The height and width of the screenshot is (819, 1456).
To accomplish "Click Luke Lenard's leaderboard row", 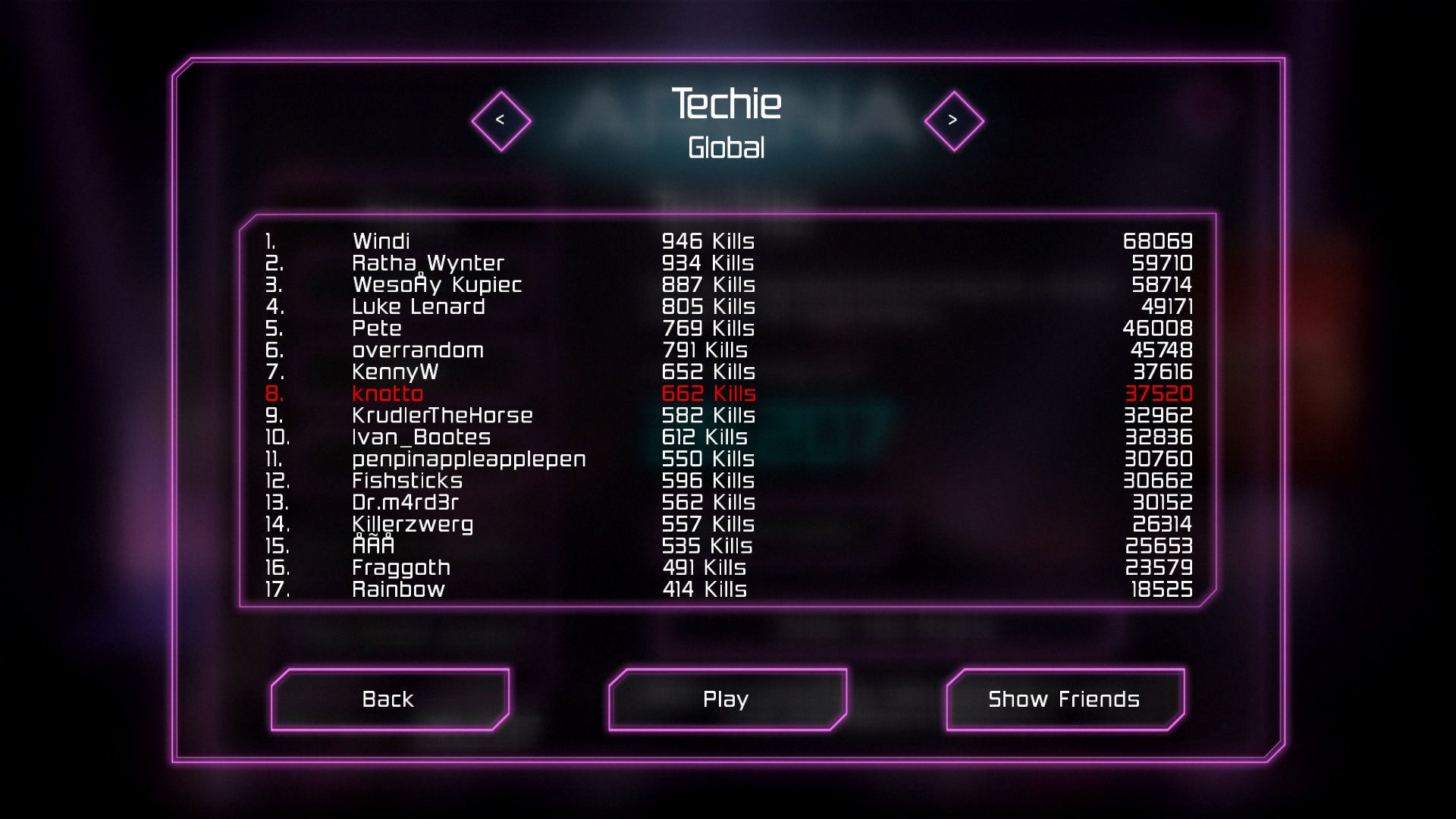I will click(418, 307).
